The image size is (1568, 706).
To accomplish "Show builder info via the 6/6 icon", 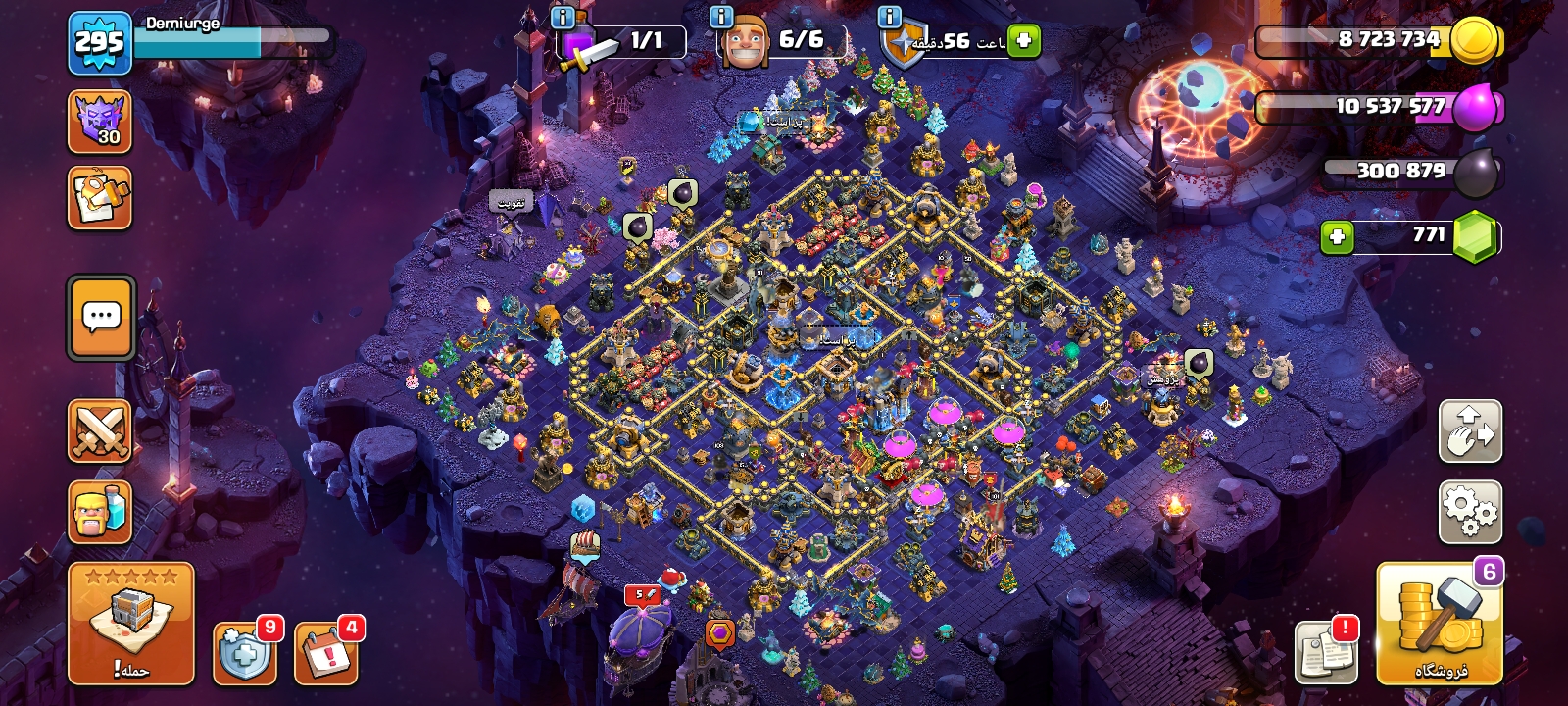I will click(x=721, y=17).
